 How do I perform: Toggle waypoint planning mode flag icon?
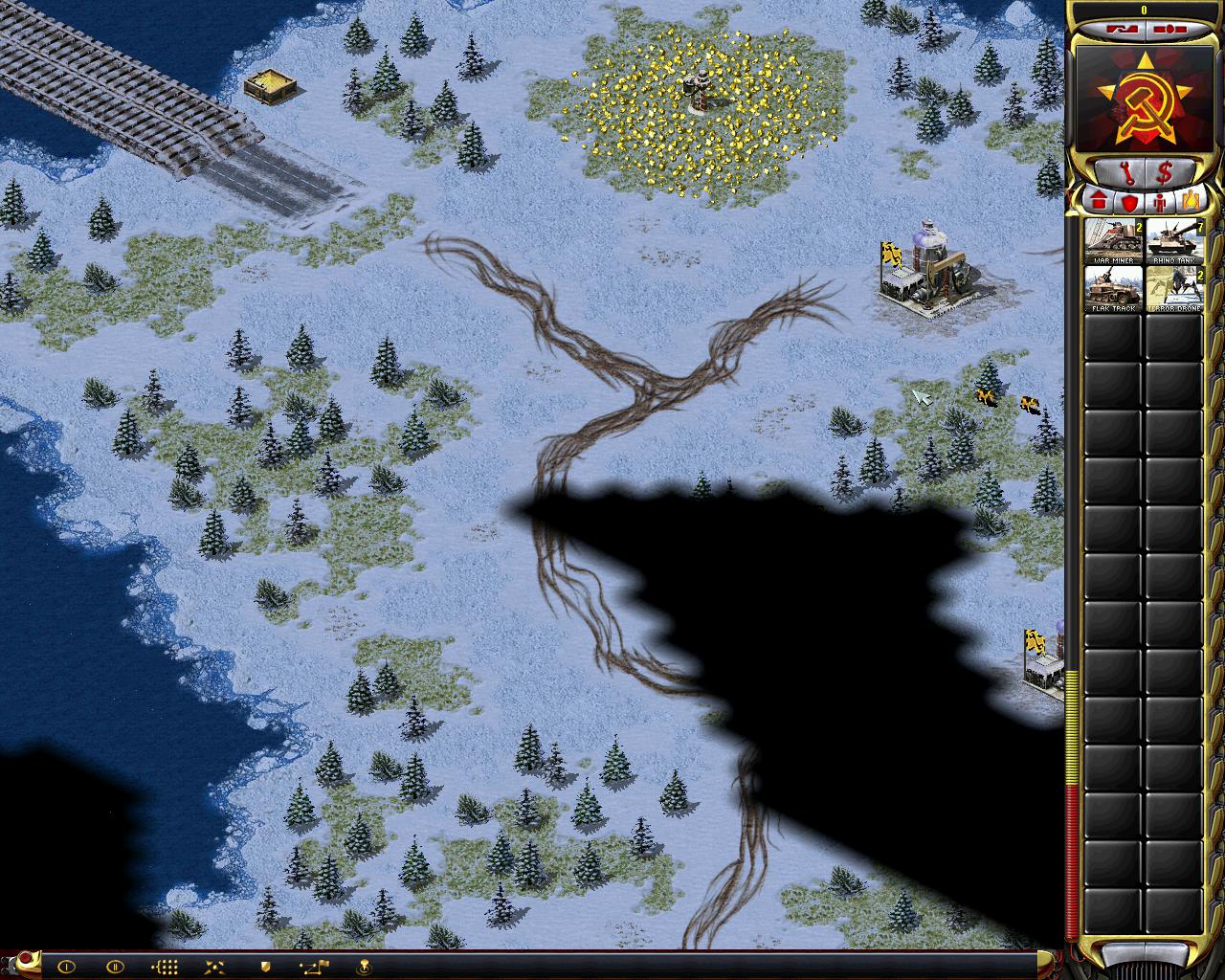tap(314, 967)
